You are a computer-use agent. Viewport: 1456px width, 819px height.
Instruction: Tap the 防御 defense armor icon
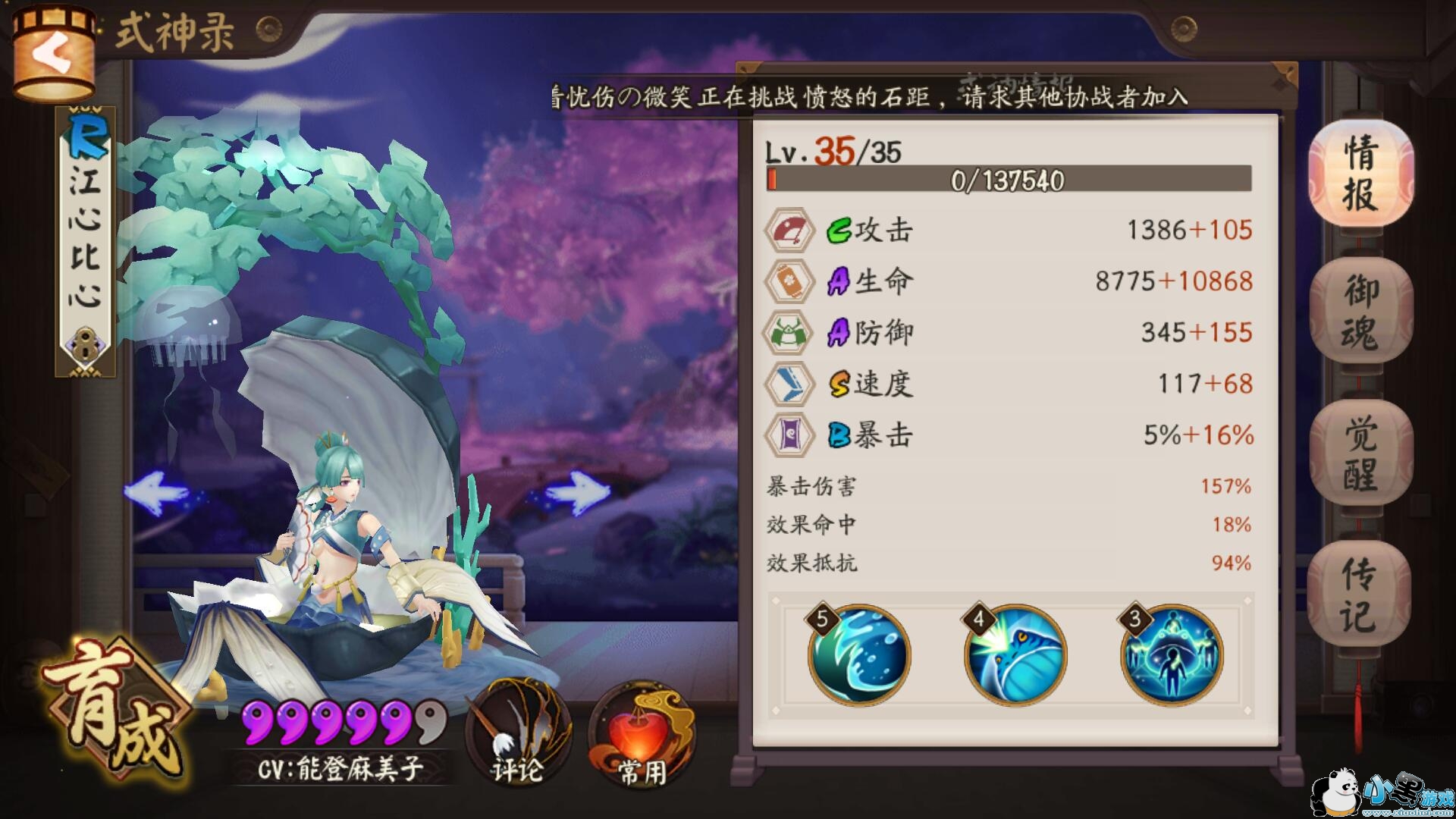click(789, 332)
